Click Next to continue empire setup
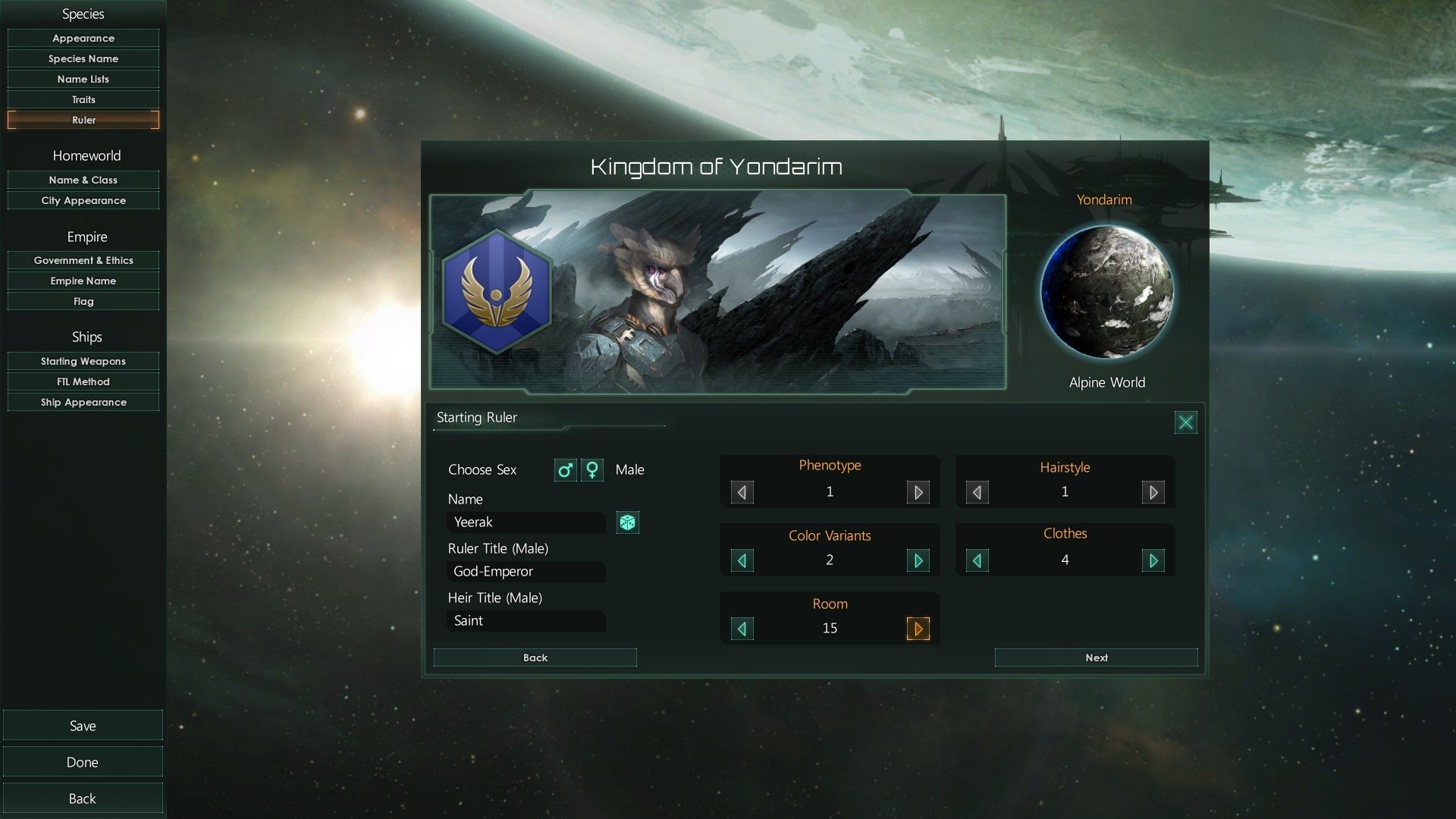The image size is (1456, 819). [1096, 657]
